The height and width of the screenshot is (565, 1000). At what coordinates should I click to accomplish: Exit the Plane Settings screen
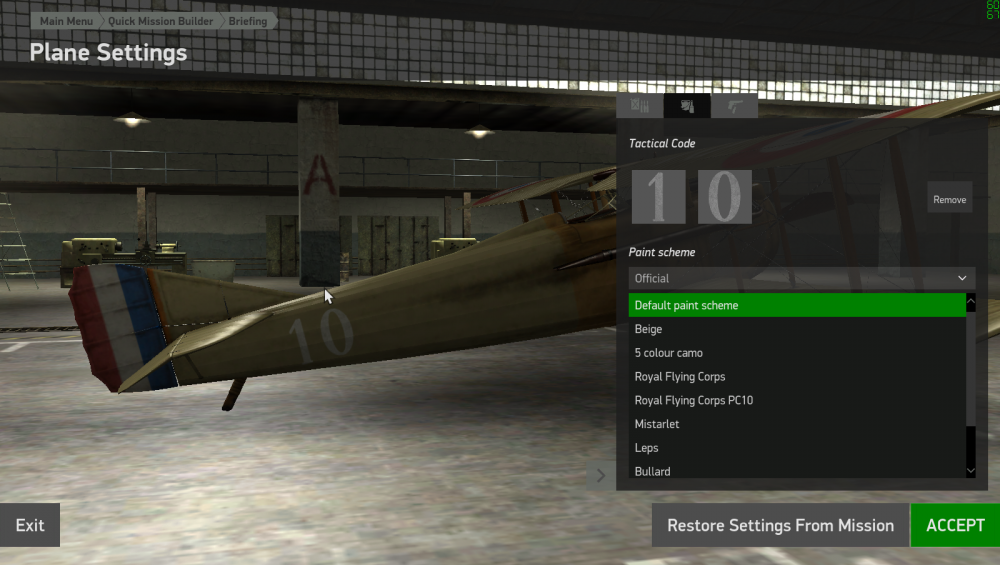click(x=30, y=525)
